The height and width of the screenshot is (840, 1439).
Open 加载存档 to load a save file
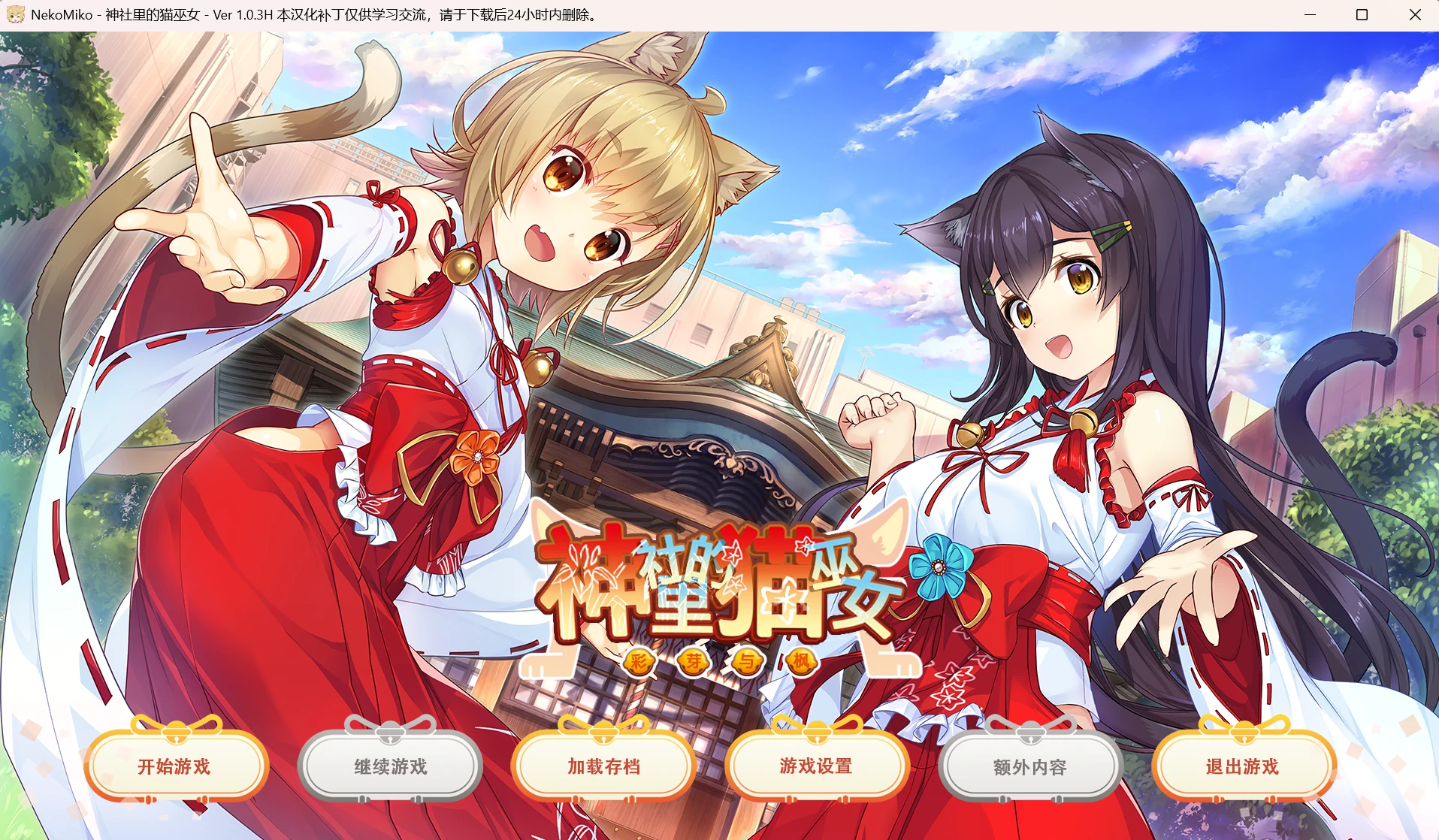tap(603, 768)
